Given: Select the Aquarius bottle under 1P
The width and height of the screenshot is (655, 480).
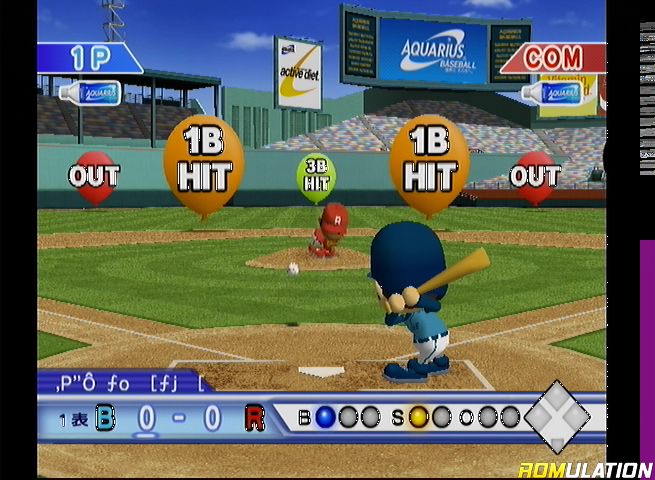Looking at the screenshot, I should coord(89,94).
